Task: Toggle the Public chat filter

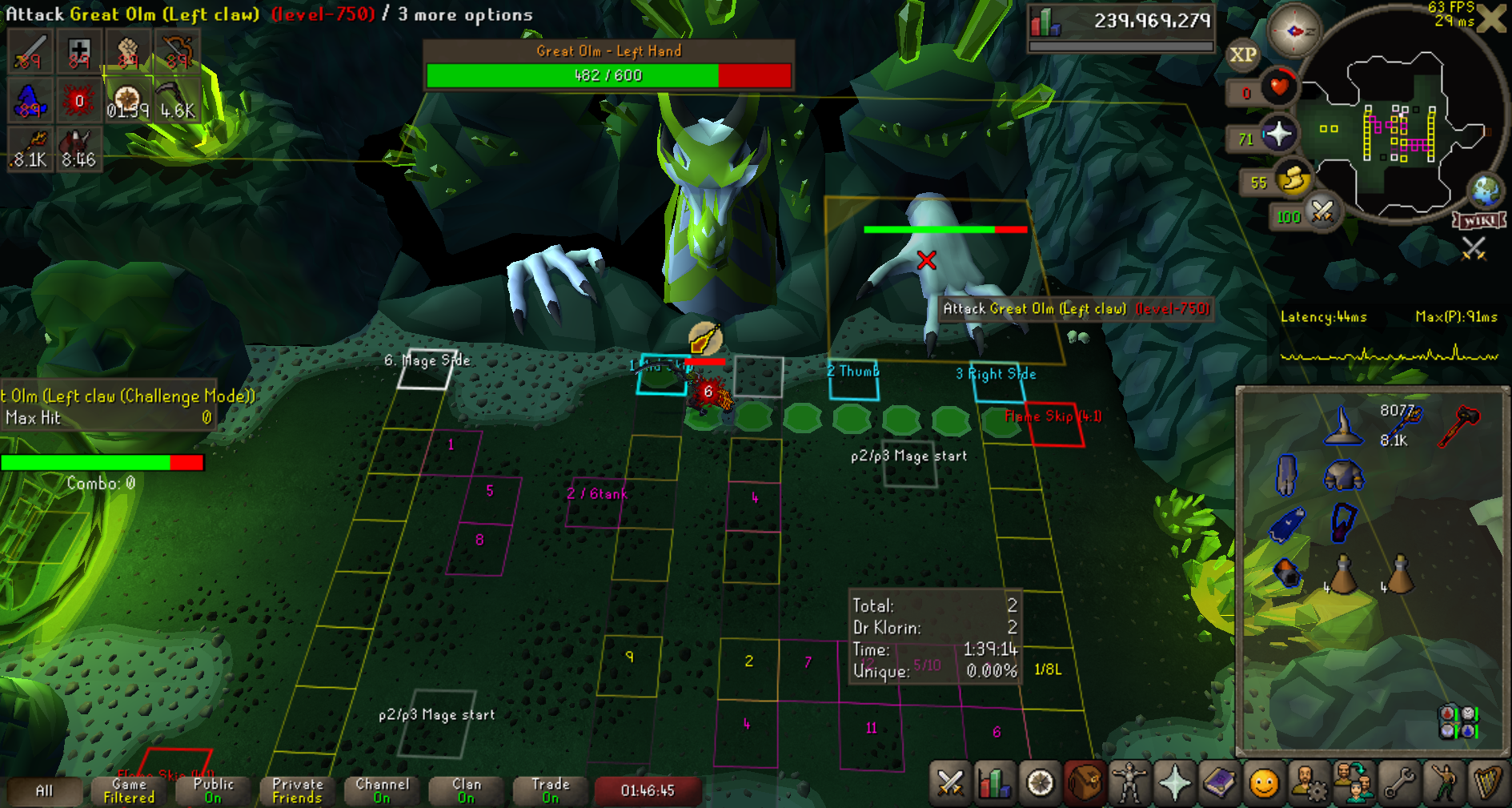Action: coord(212,790)
